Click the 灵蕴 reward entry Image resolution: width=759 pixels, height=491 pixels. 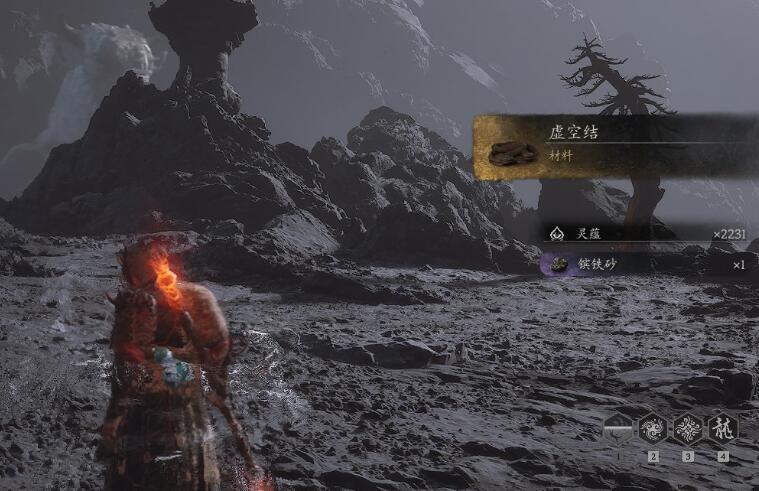pos(645,234)
